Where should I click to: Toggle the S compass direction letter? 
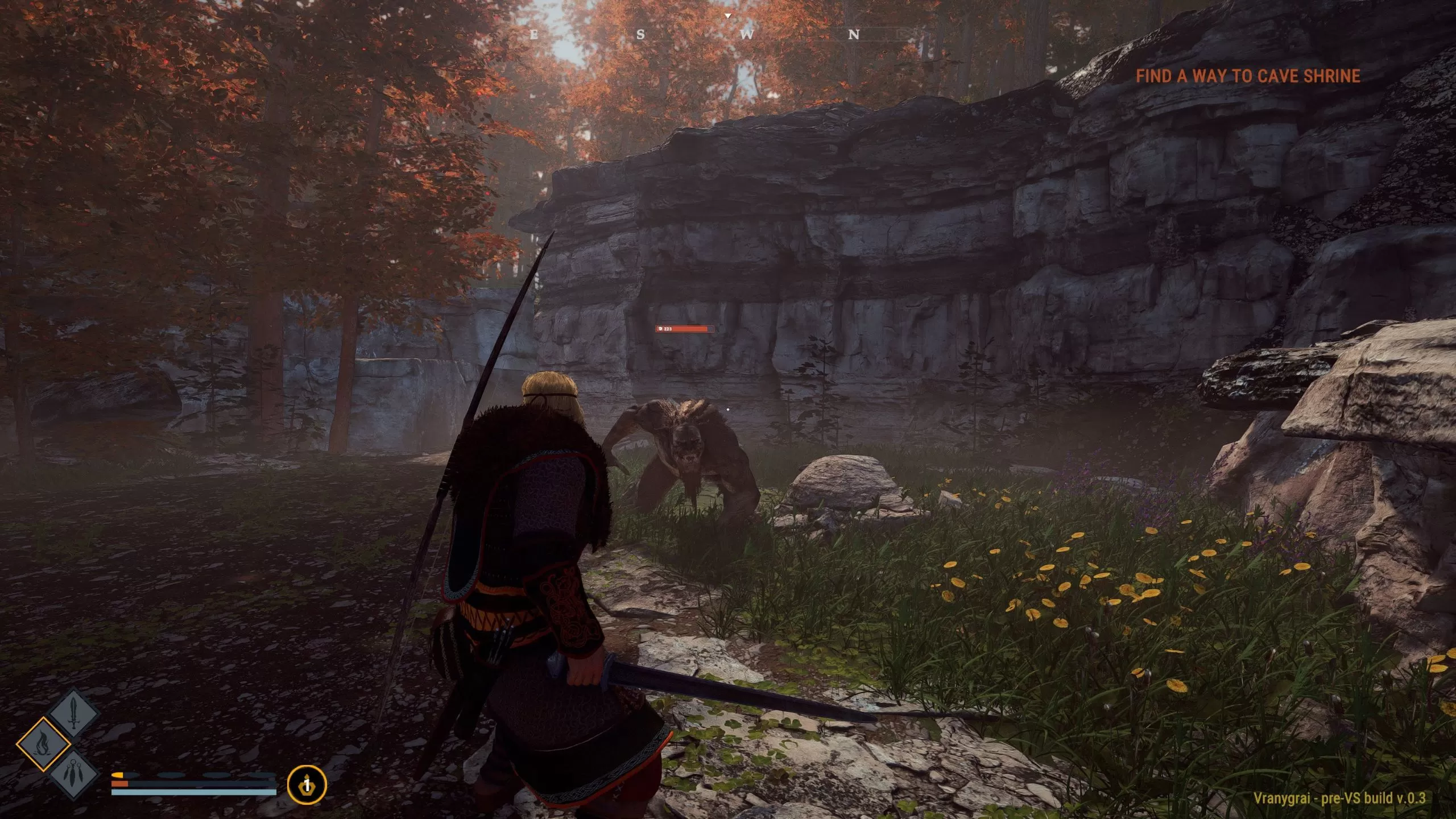[640, 34]
